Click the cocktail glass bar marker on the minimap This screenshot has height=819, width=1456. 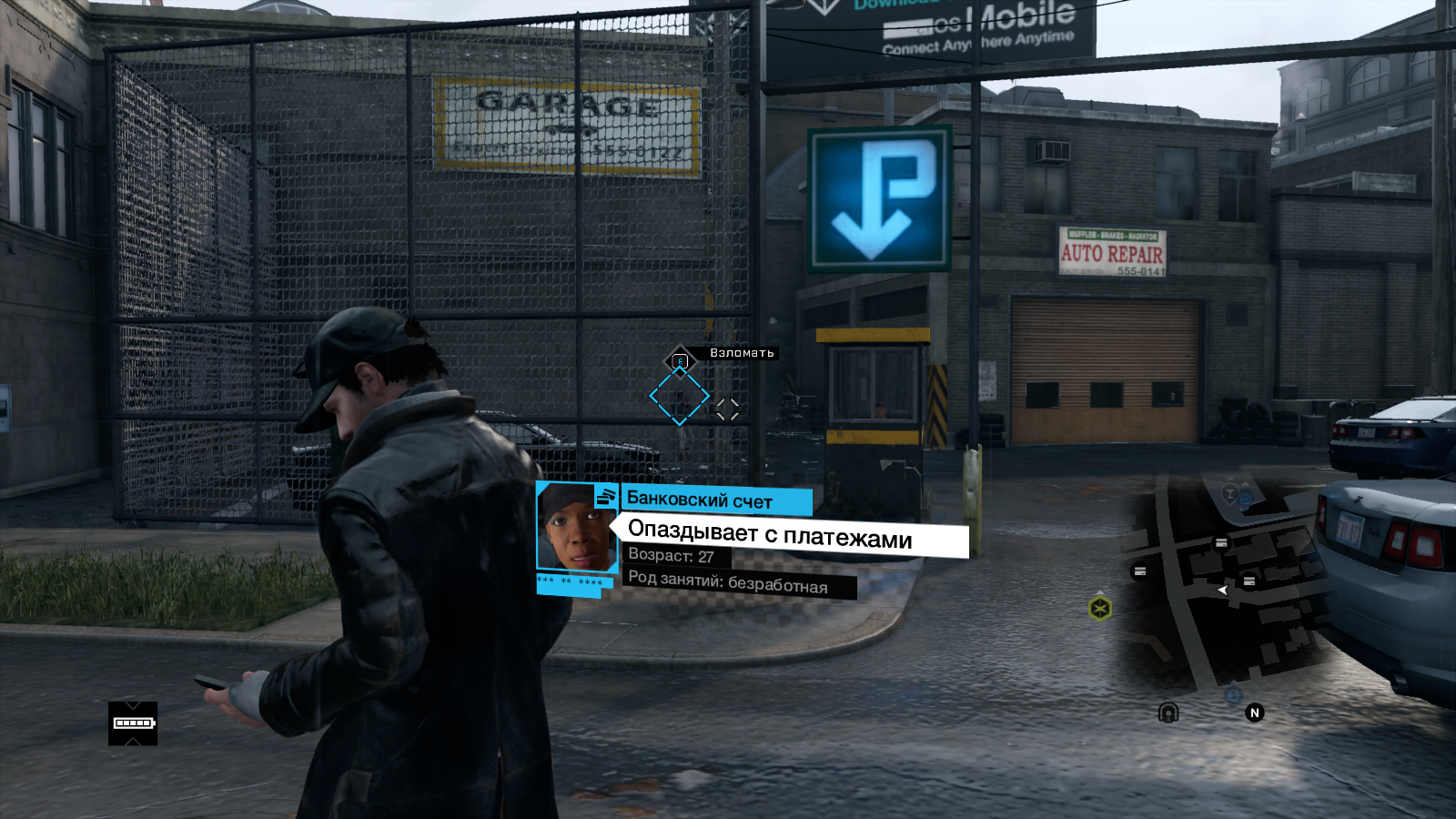[x=1229, y=494]
